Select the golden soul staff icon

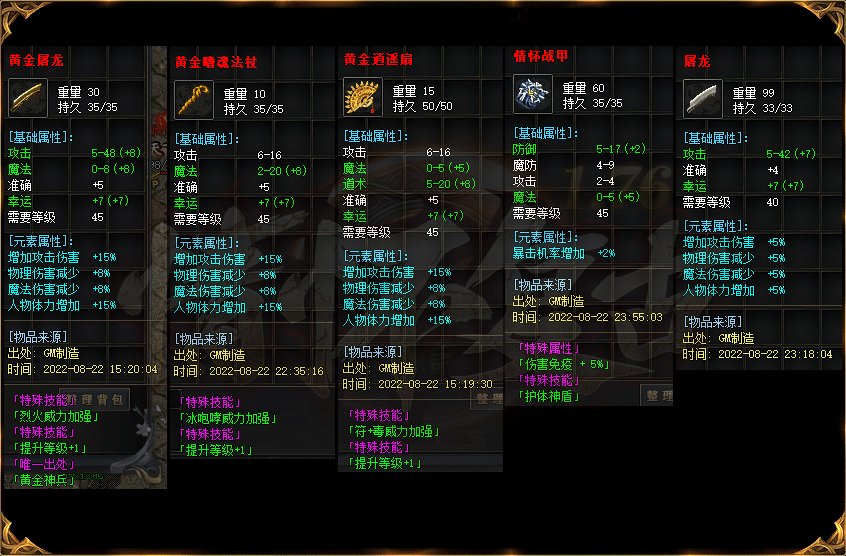tap(193, 101)
